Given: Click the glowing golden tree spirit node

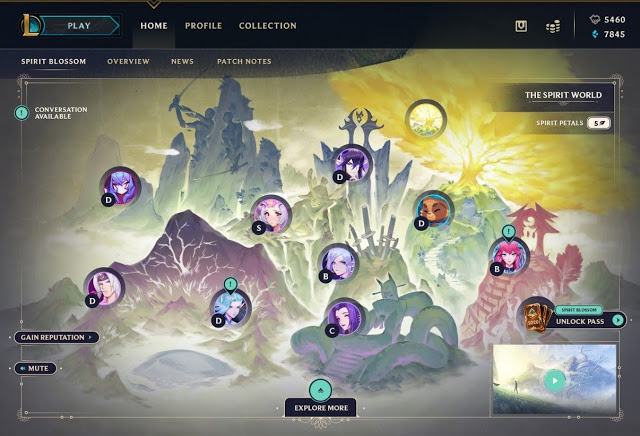Looking at the screenshot, I should [424, 118].
